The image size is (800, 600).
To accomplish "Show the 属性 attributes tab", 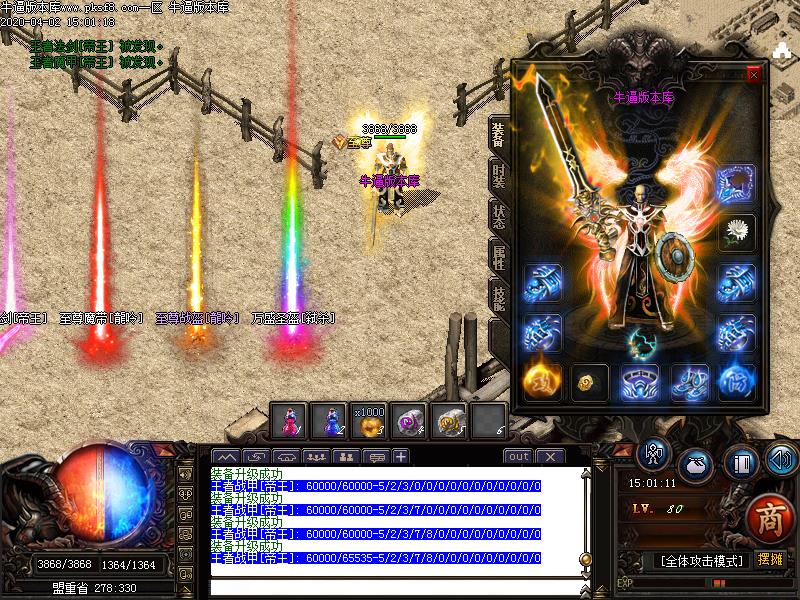I will tap(499, 256).
